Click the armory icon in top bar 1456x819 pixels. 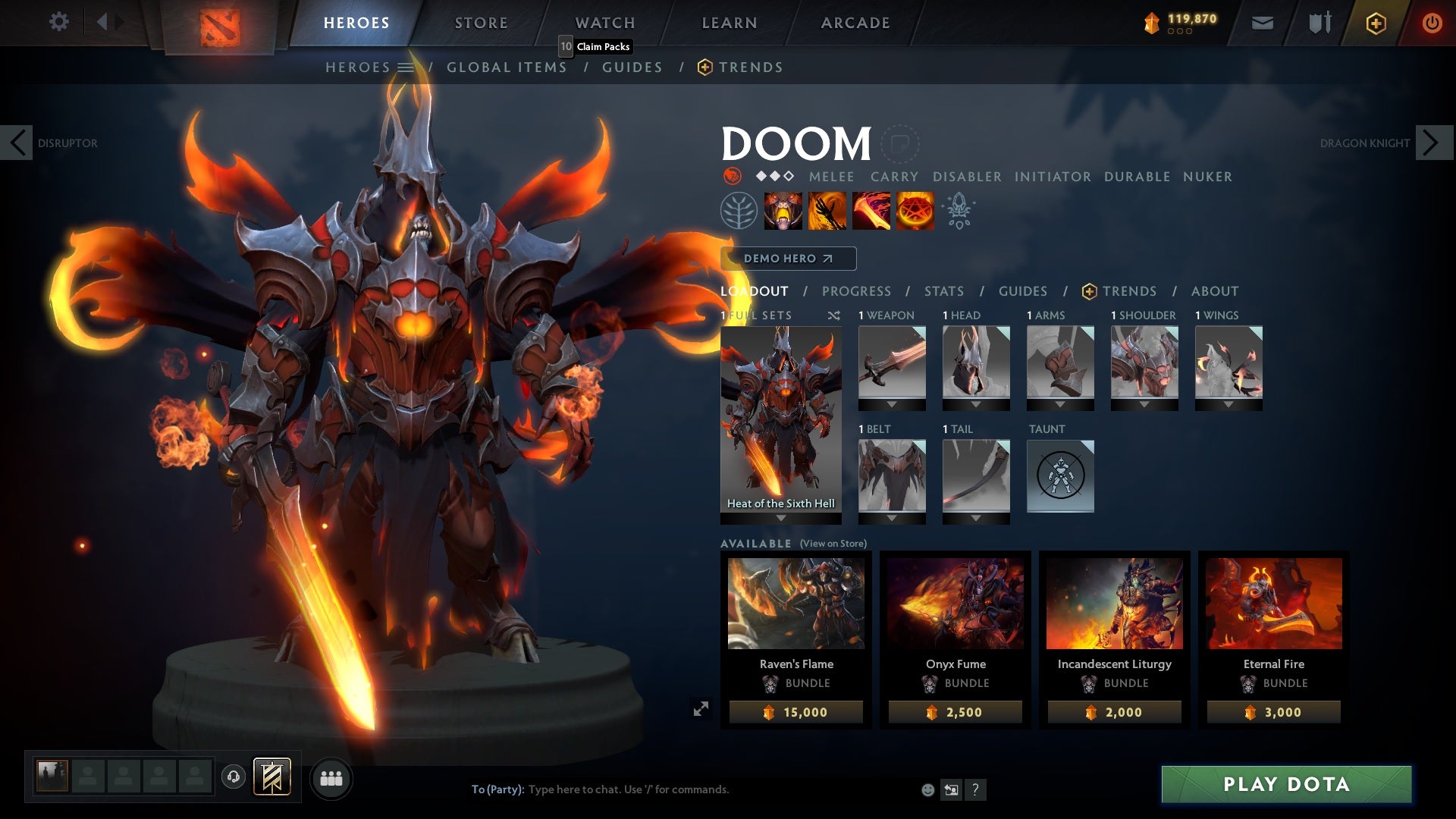coord(1318,23)
